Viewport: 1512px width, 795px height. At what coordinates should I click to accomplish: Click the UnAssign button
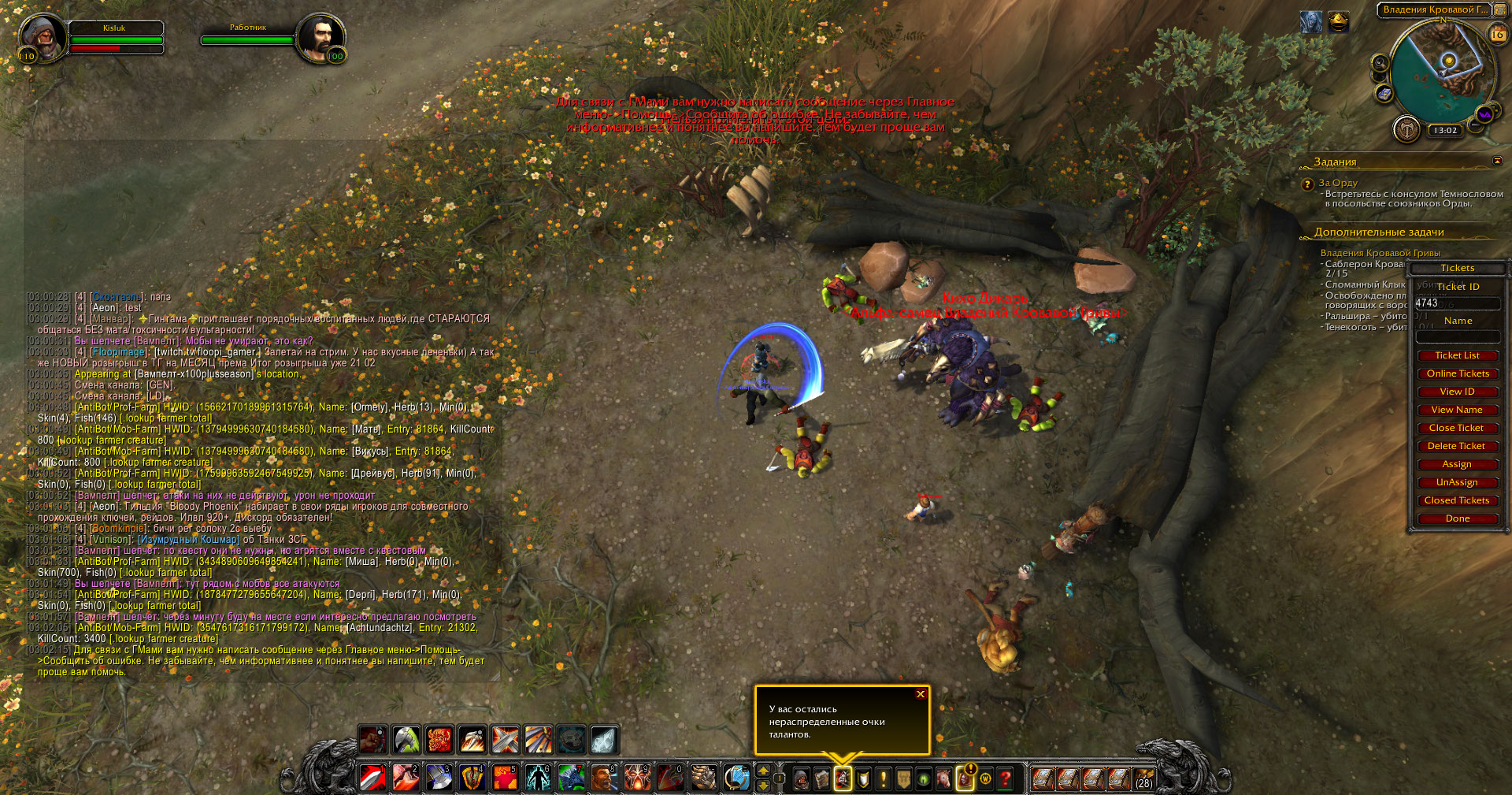(1457, 482)
